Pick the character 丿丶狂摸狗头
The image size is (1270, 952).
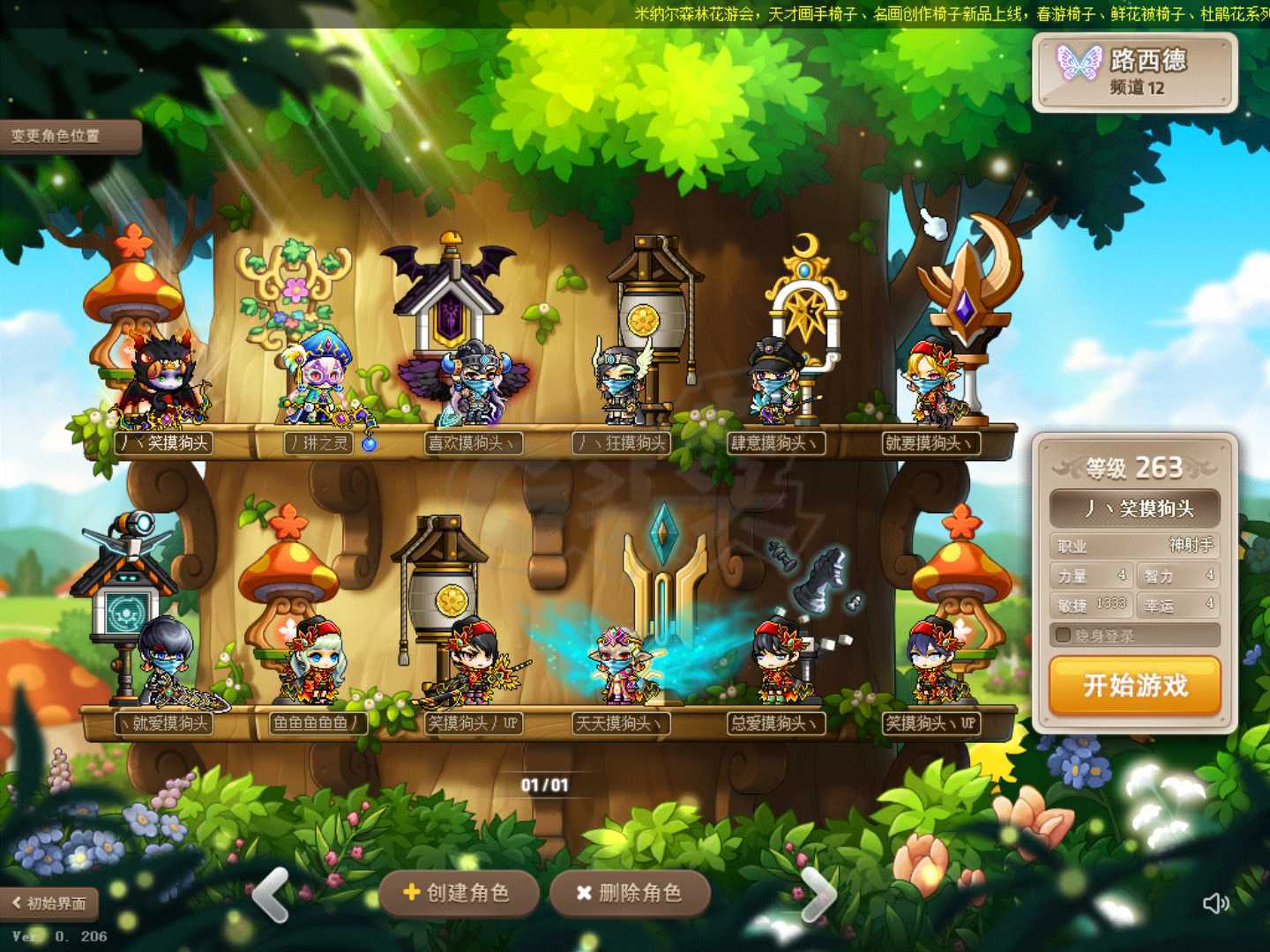coord(622,388)
